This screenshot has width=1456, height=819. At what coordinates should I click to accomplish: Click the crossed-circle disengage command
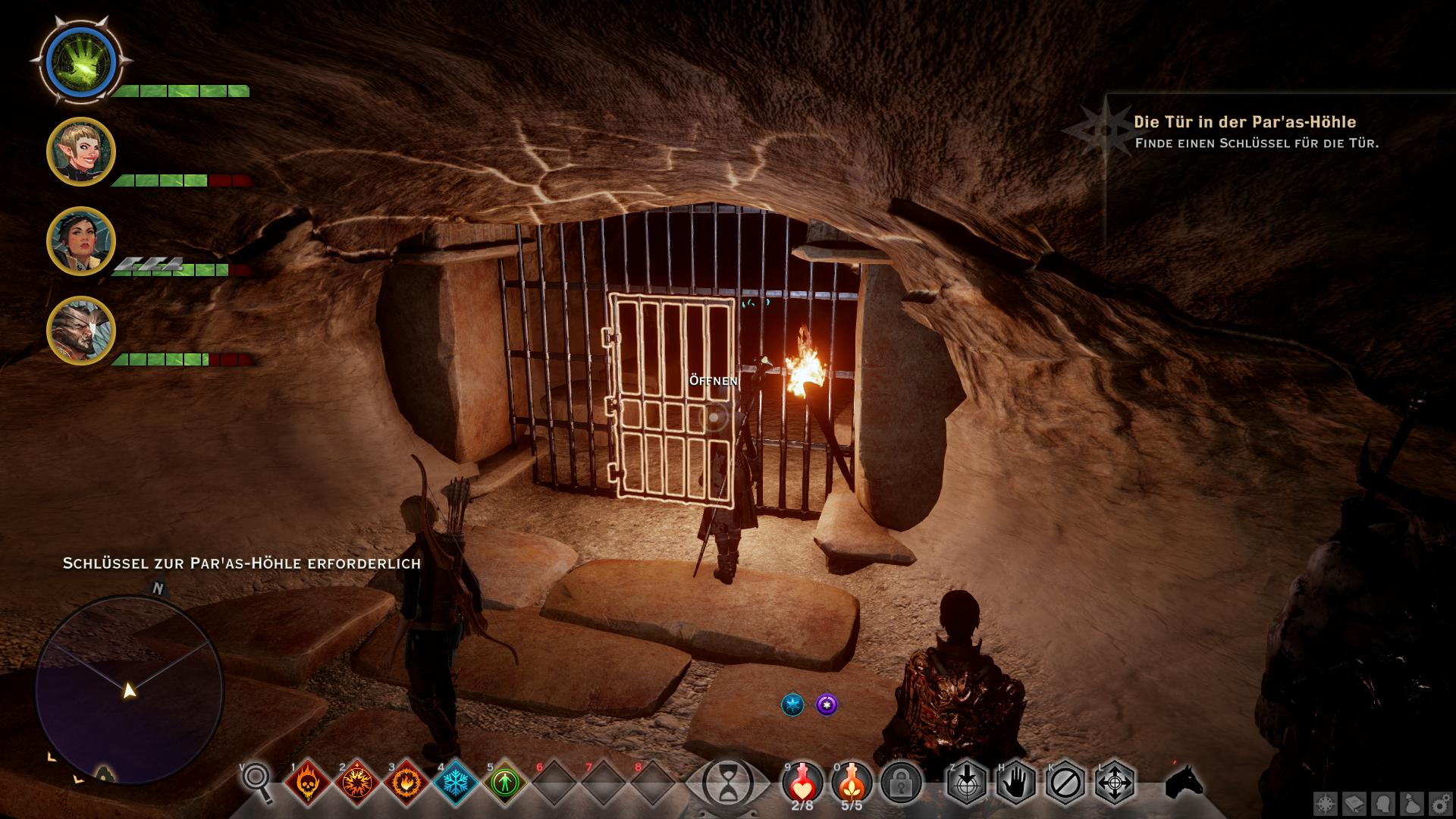(x=1065, y=782)
